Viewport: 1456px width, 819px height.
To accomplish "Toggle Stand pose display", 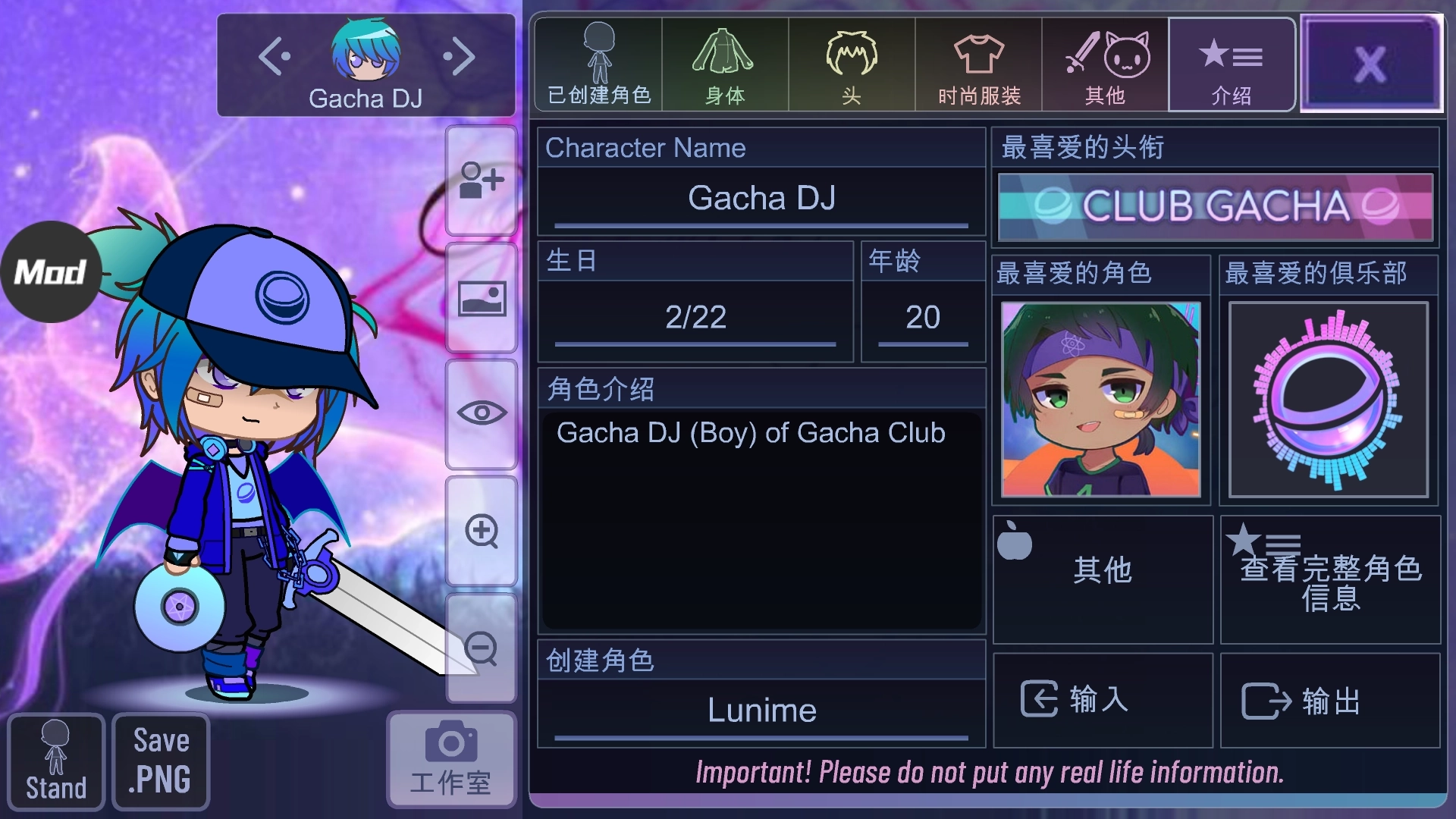I will pyautogui.click(x=55, y=761).
